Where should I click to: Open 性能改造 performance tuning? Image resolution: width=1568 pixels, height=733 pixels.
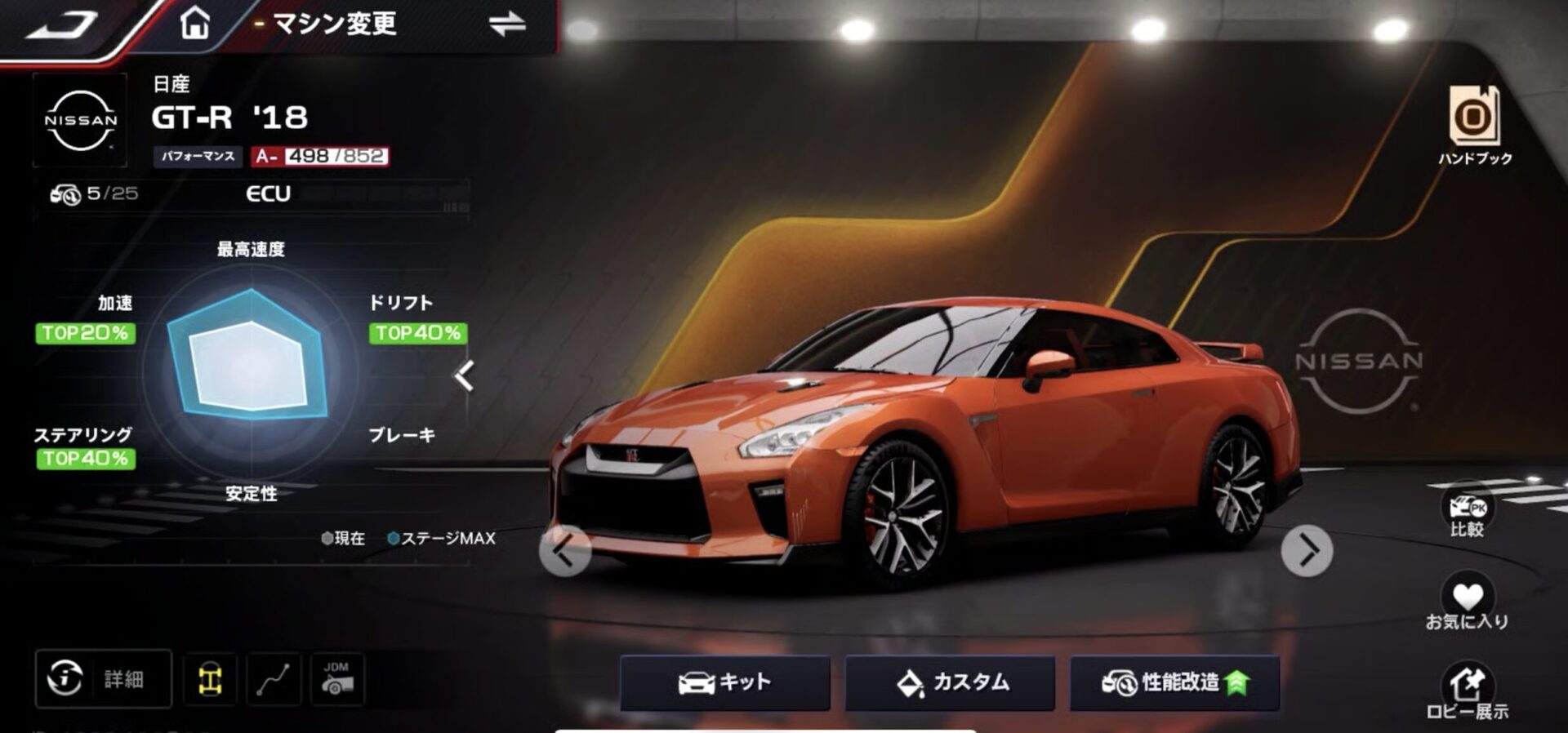coord(1174,682)
